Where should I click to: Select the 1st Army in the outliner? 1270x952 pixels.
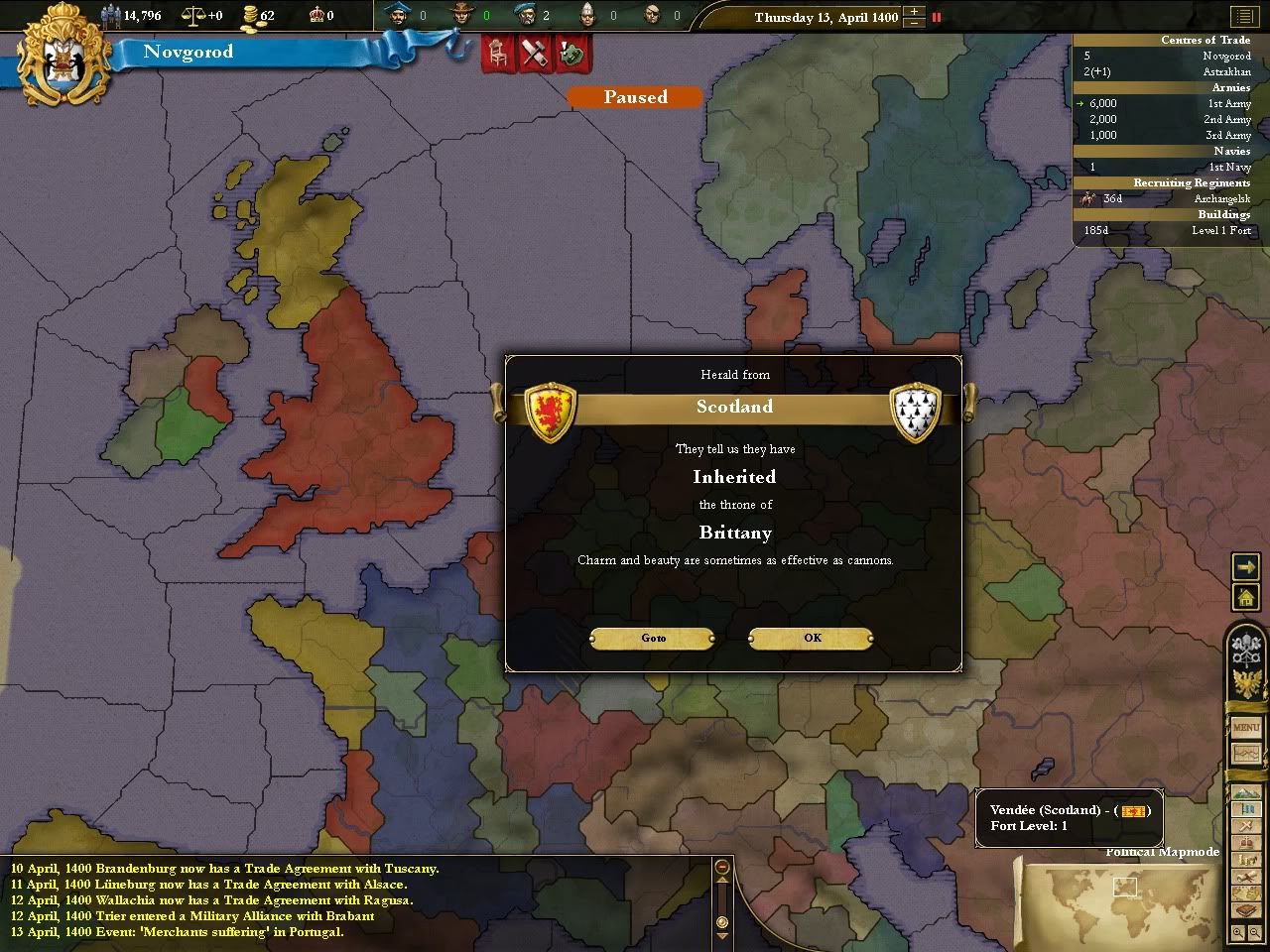coord(1228,103)
